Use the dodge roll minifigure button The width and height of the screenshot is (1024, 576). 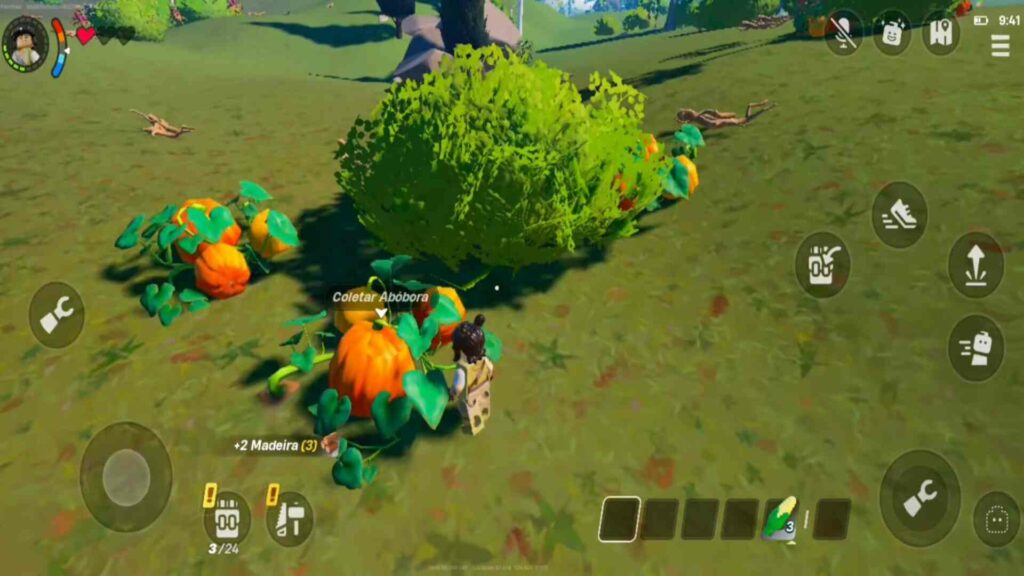[x=975, y=348]
